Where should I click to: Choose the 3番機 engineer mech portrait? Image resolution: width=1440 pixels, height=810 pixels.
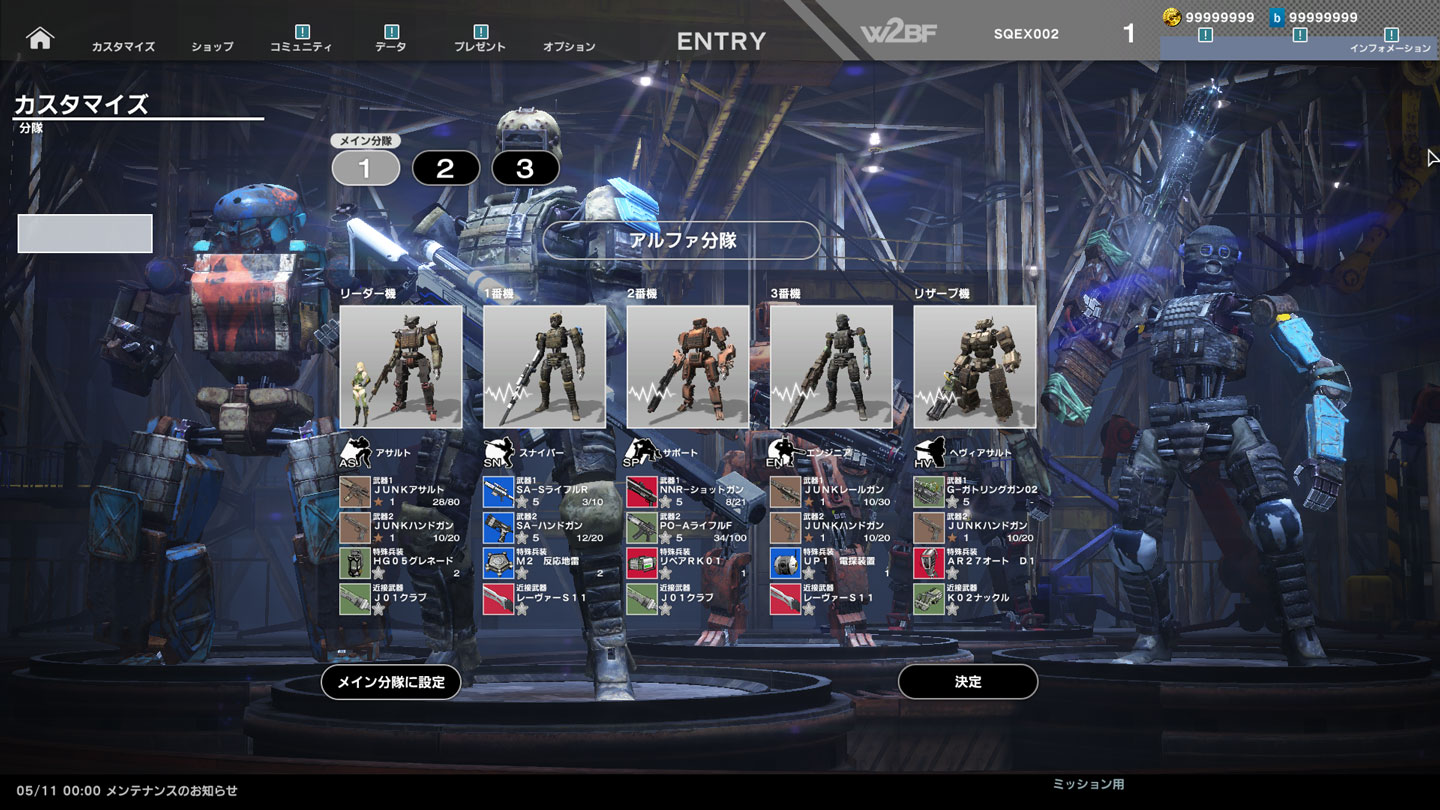point(831,367)
